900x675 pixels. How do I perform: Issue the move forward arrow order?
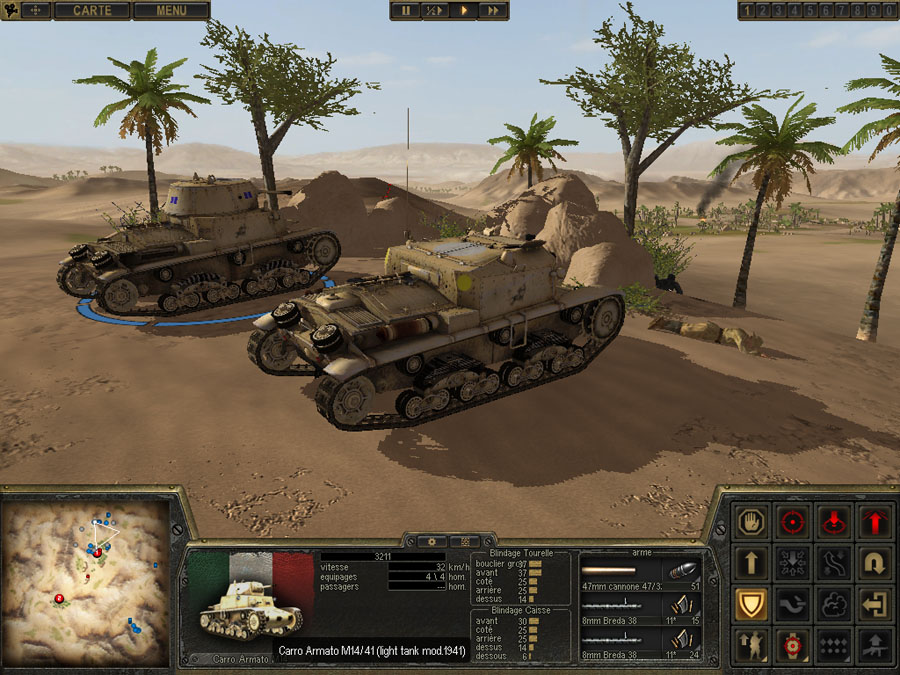[x=751, y=563]
